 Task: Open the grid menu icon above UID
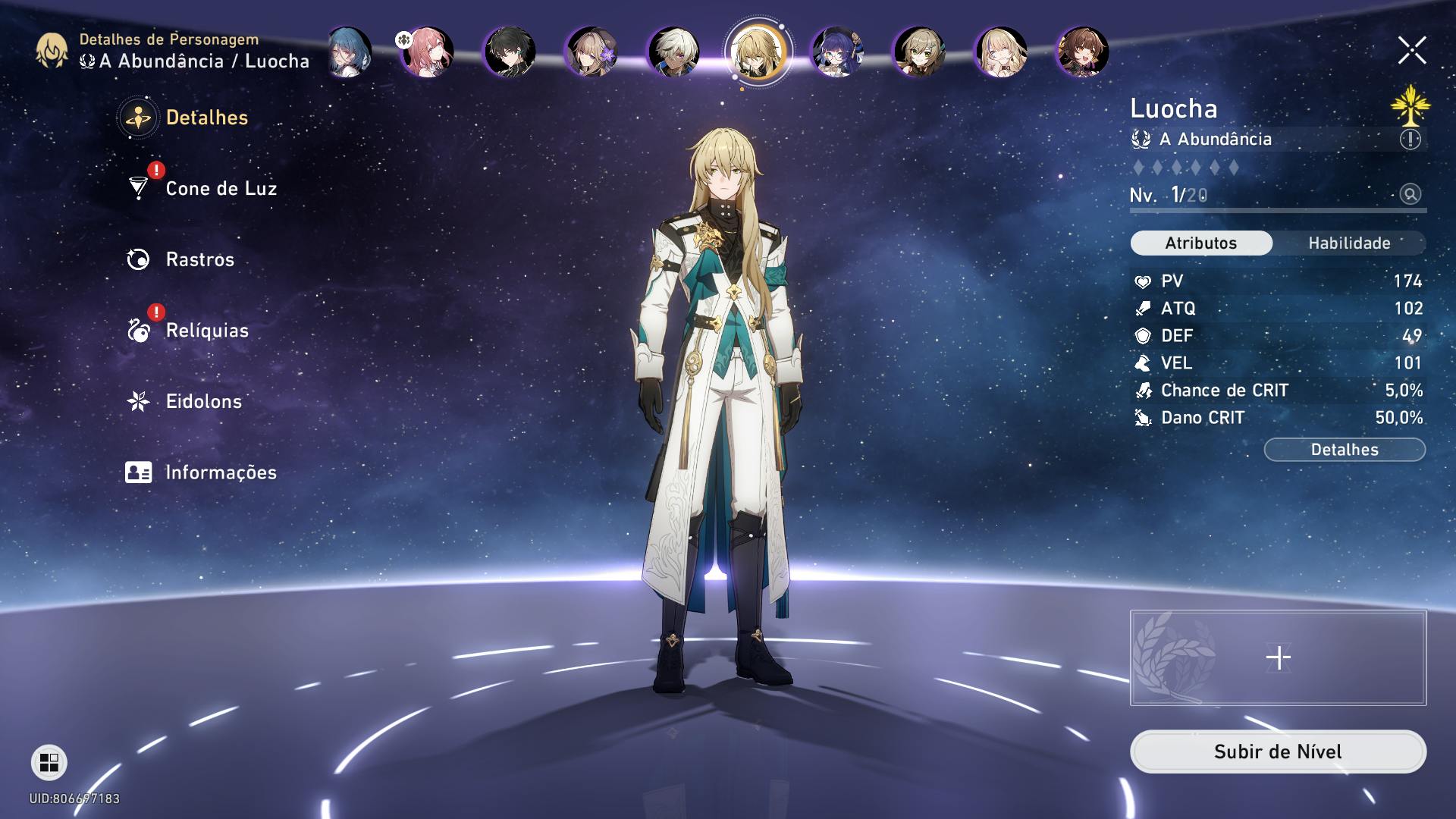(x=49, y=762)
